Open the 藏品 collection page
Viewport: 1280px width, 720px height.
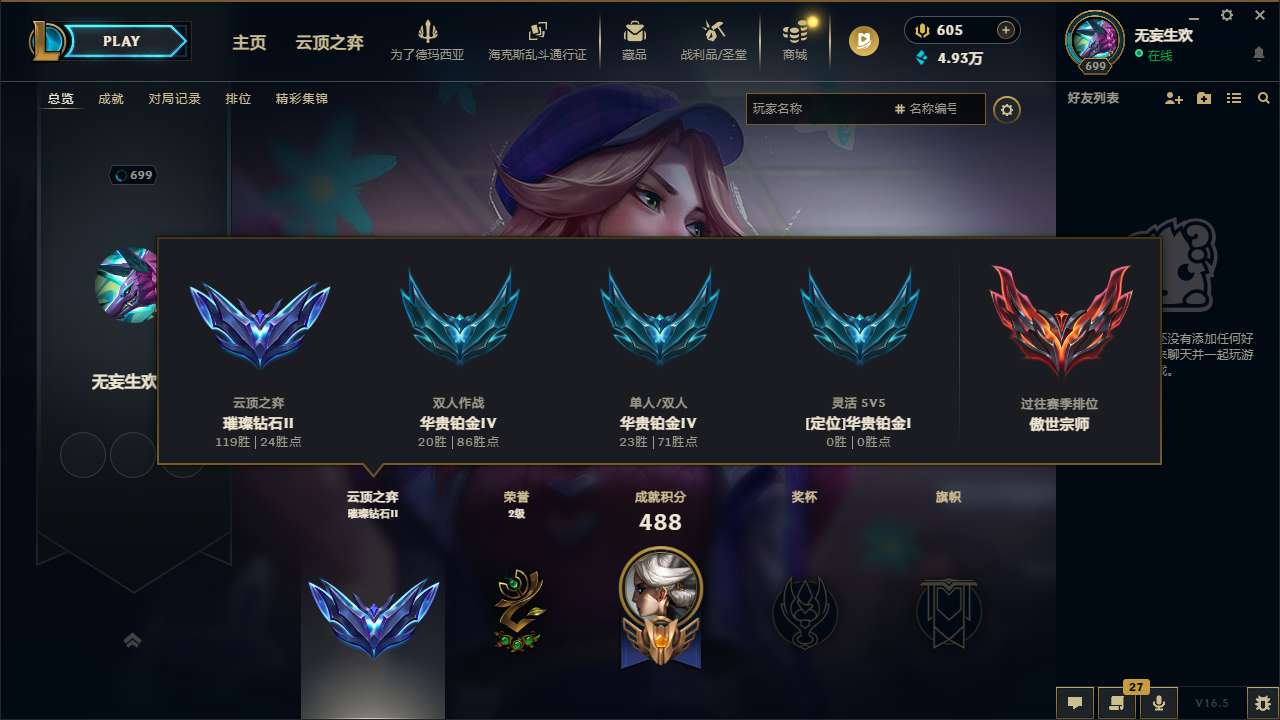634,40
